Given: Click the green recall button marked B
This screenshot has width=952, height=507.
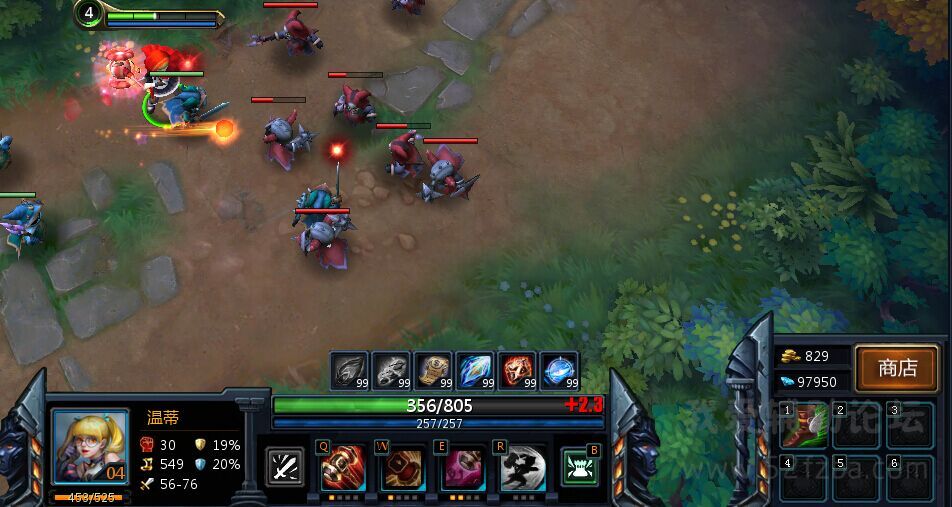Looking at the screenshot, I should coord(580,467).
